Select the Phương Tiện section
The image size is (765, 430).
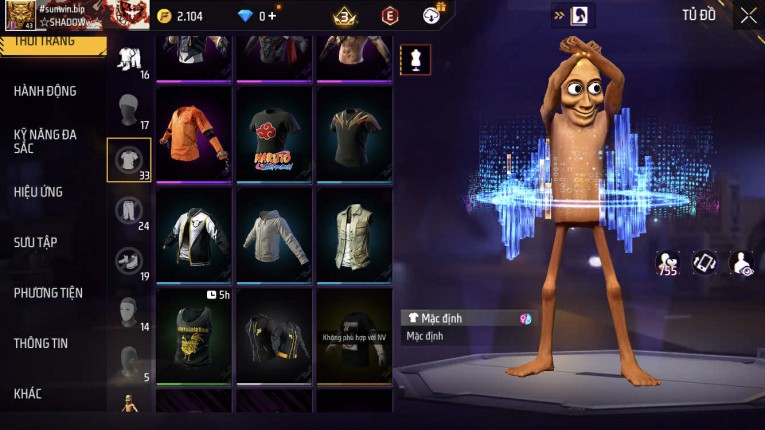tap(48, 293)
